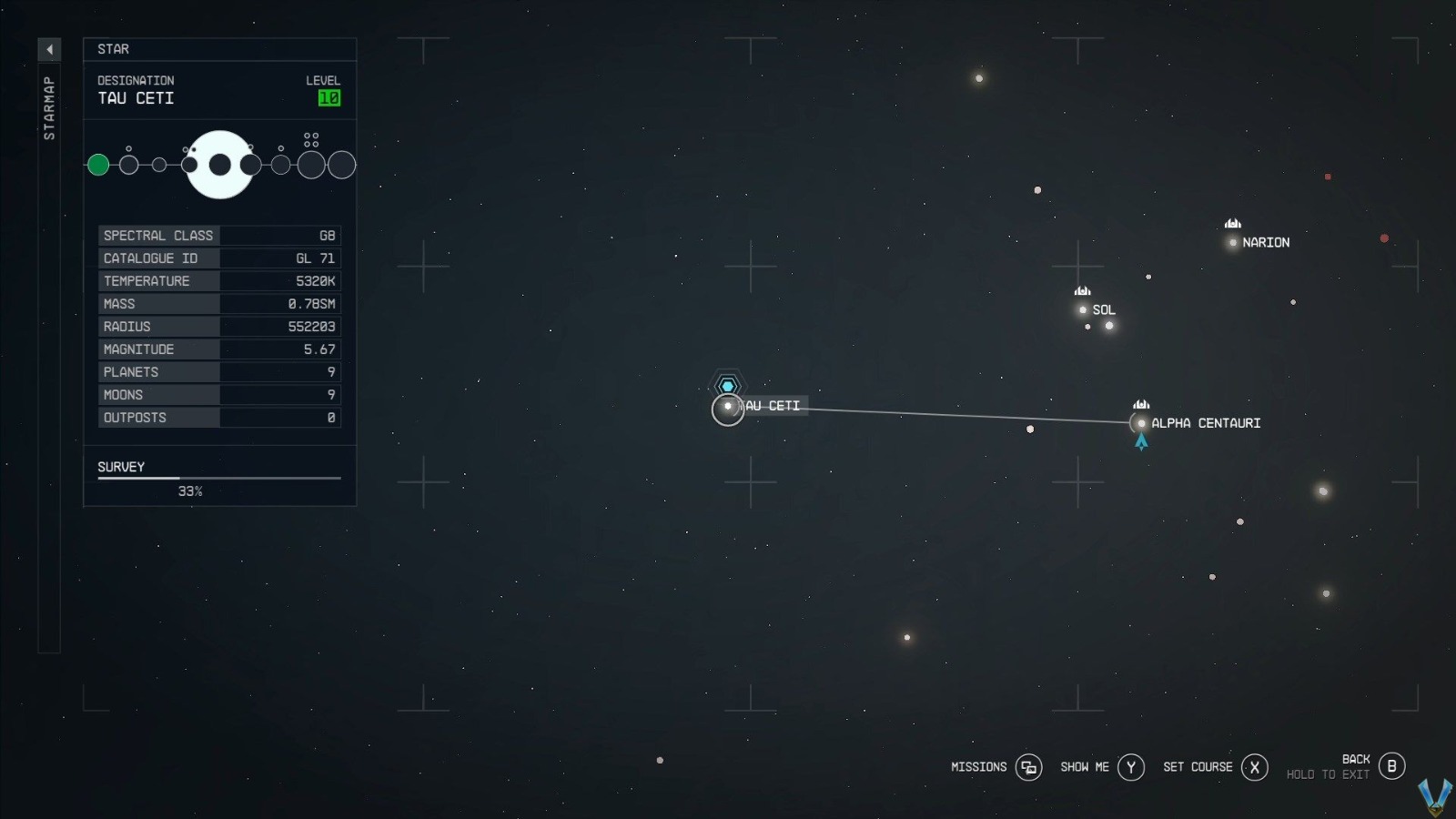Image resolution: width=1456 pixels, height=819 pixels.
Task: Select the CATALOGUE ID stat row
Action: [218, 258]
